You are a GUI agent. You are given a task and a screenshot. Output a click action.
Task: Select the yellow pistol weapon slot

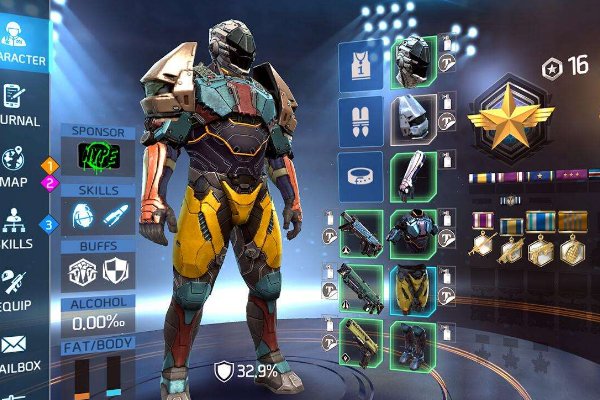(359, 346)
